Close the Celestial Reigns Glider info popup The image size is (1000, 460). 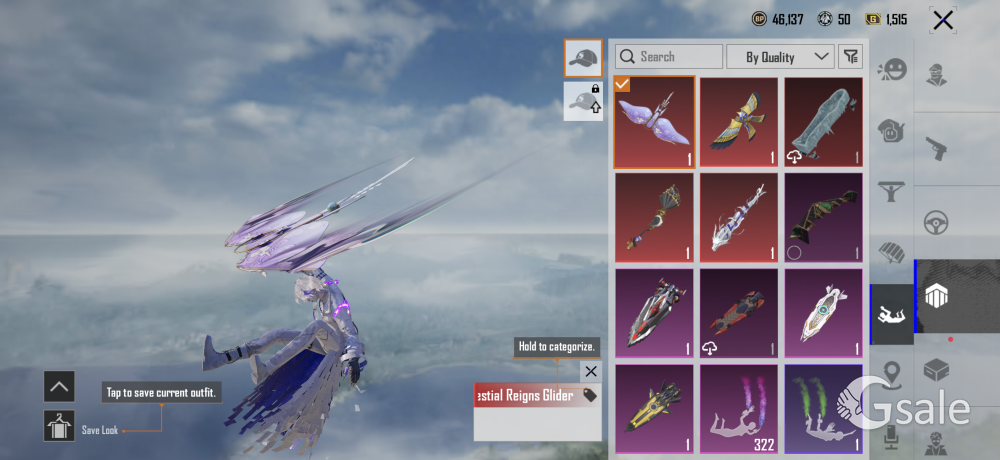click(x=590, y=372)
